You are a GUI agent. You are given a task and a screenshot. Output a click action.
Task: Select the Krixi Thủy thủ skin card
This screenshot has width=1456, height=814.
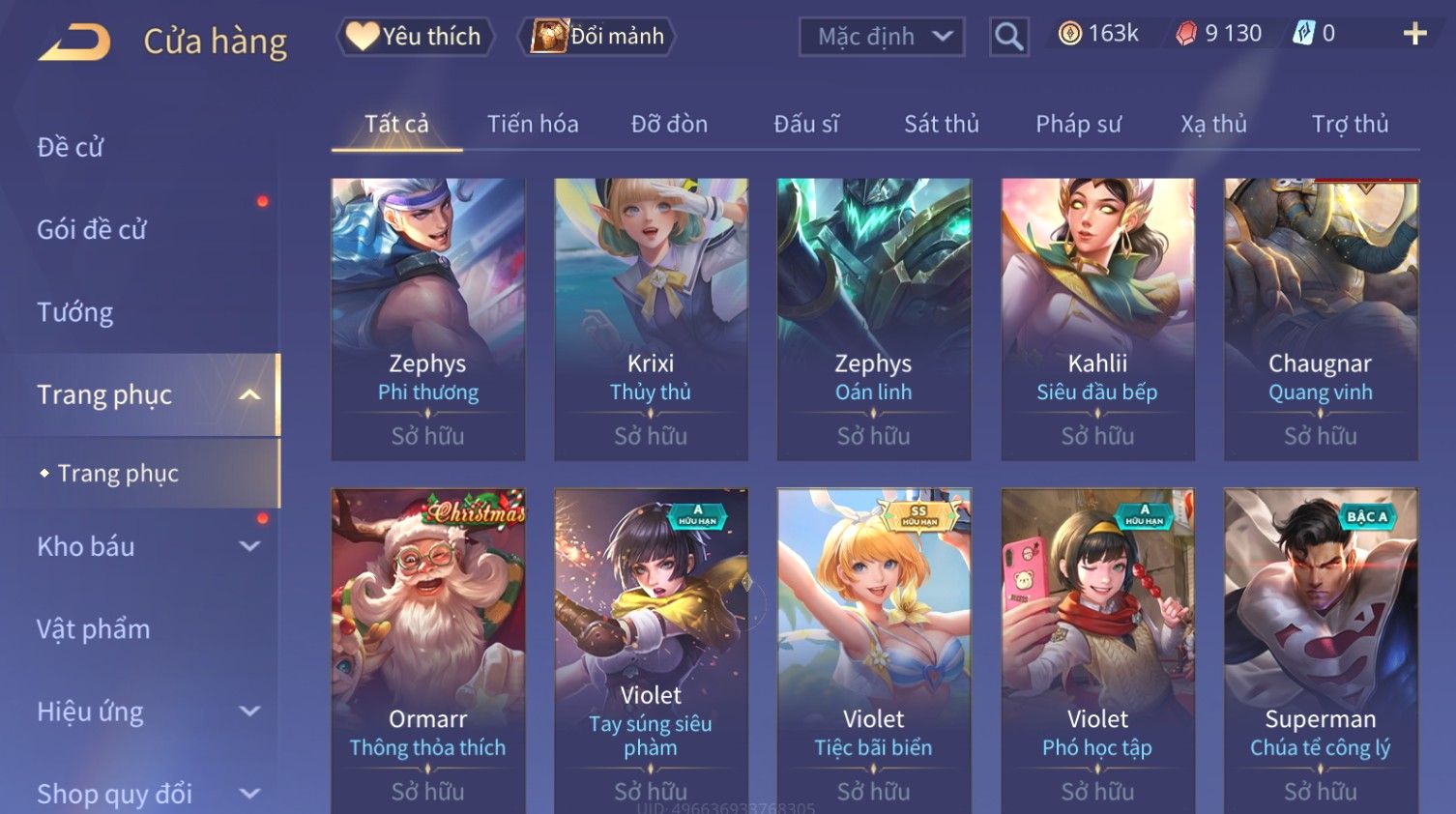[x=651, y=319]
